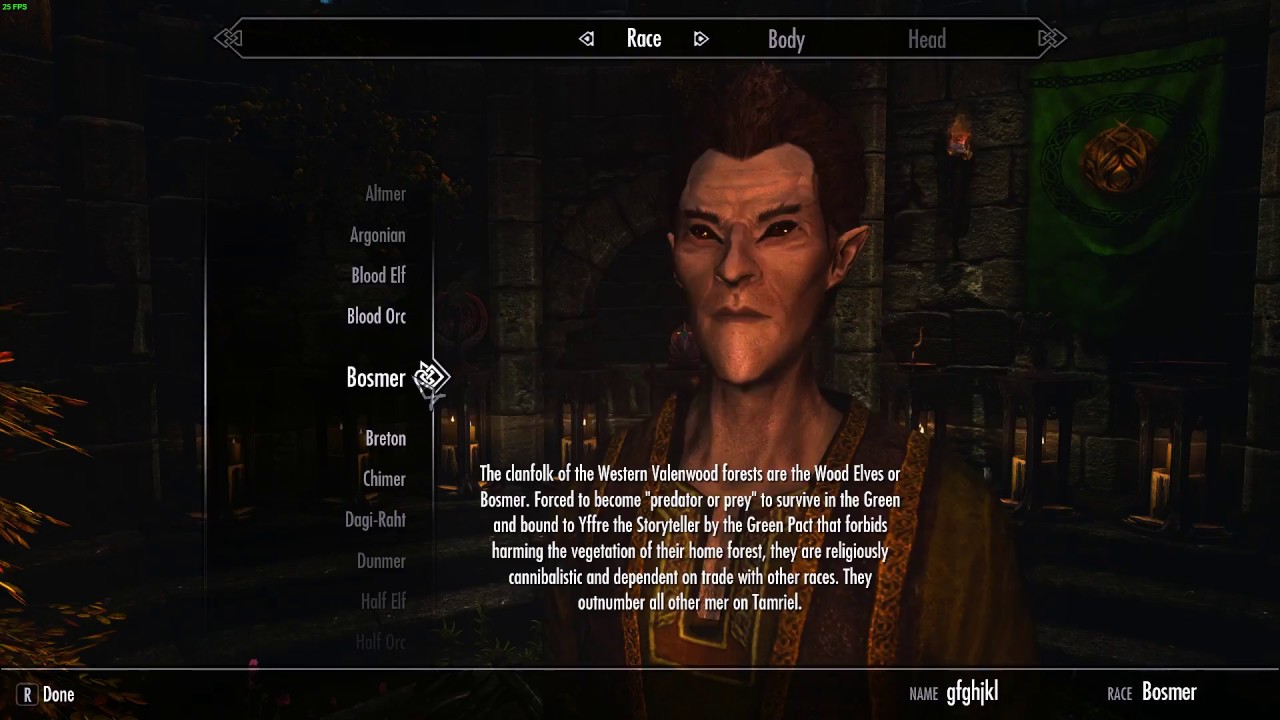Select the Dunmer race
The height and width of the screenshot is (720, 1280).
pyautogui.click(x=381, y=561)
